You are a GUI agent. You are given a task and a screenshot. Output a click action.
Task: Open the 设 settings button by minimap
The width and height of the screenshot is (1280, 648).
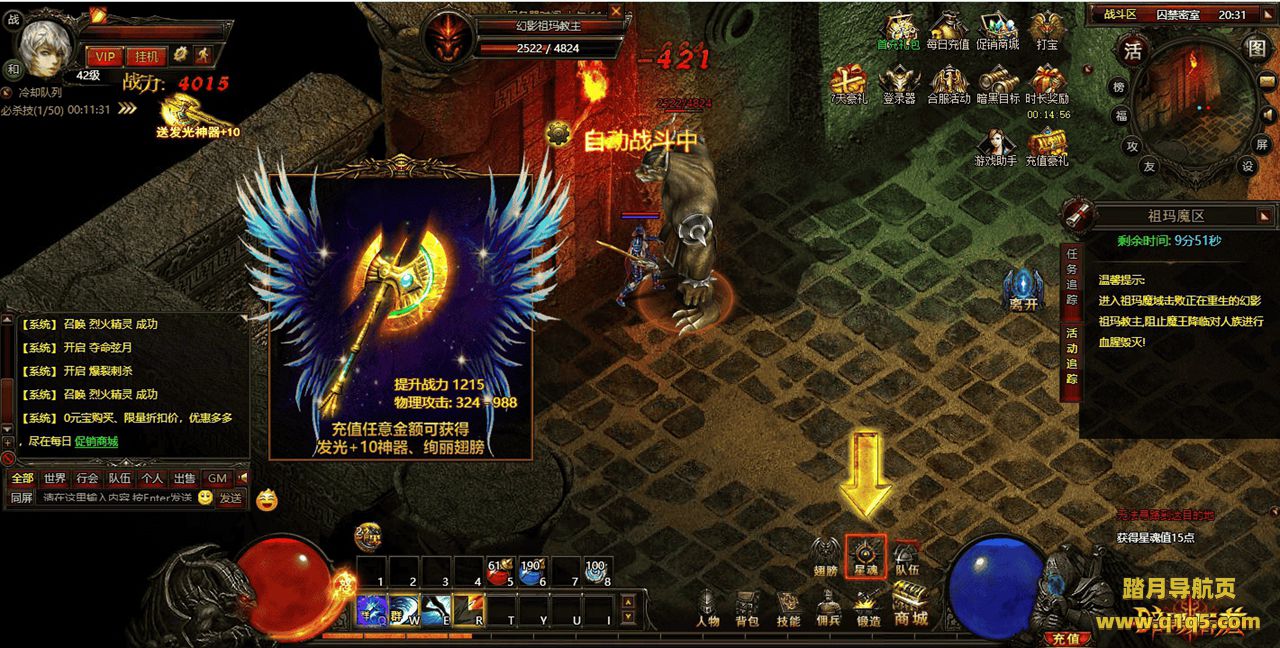tap(1248, 167)
